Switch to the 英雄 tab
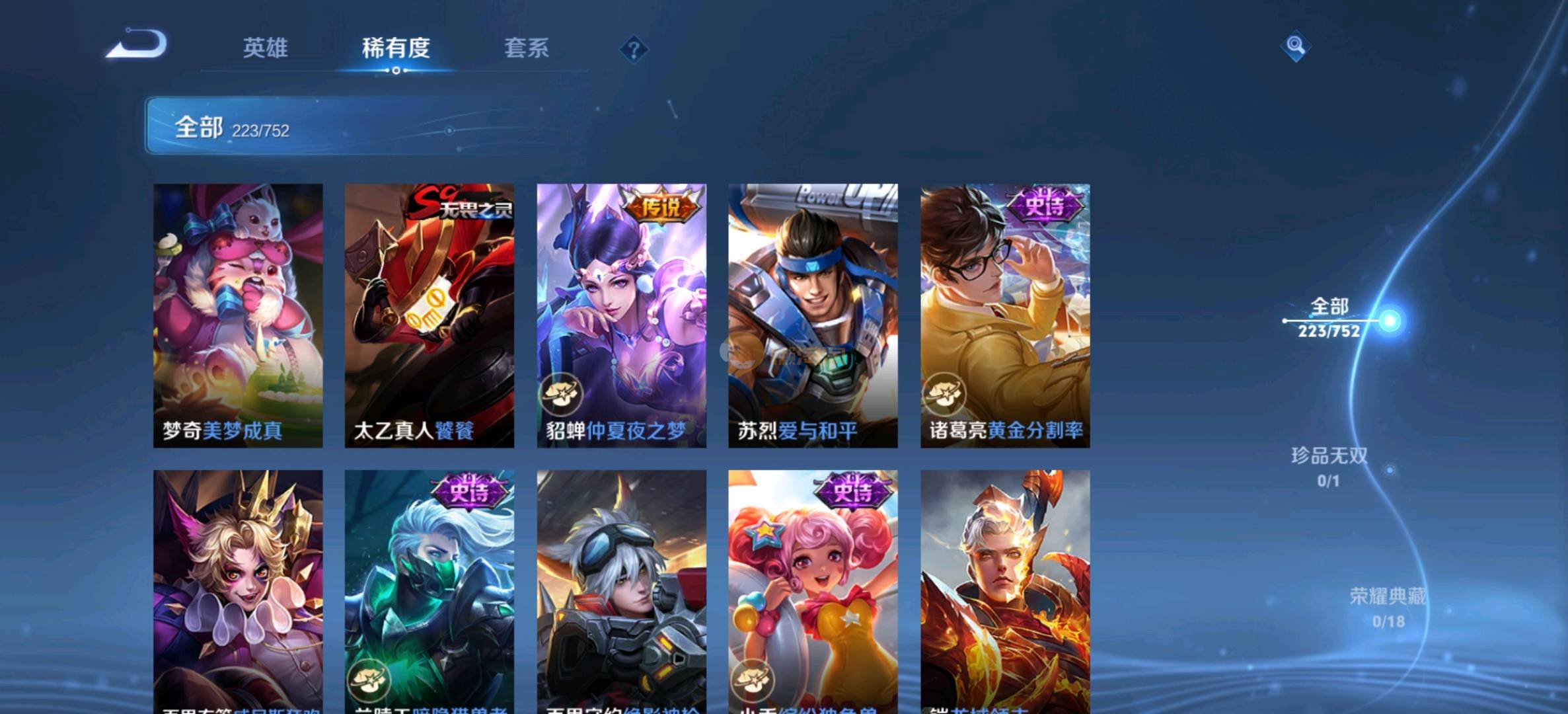 (x=265, y=48)
